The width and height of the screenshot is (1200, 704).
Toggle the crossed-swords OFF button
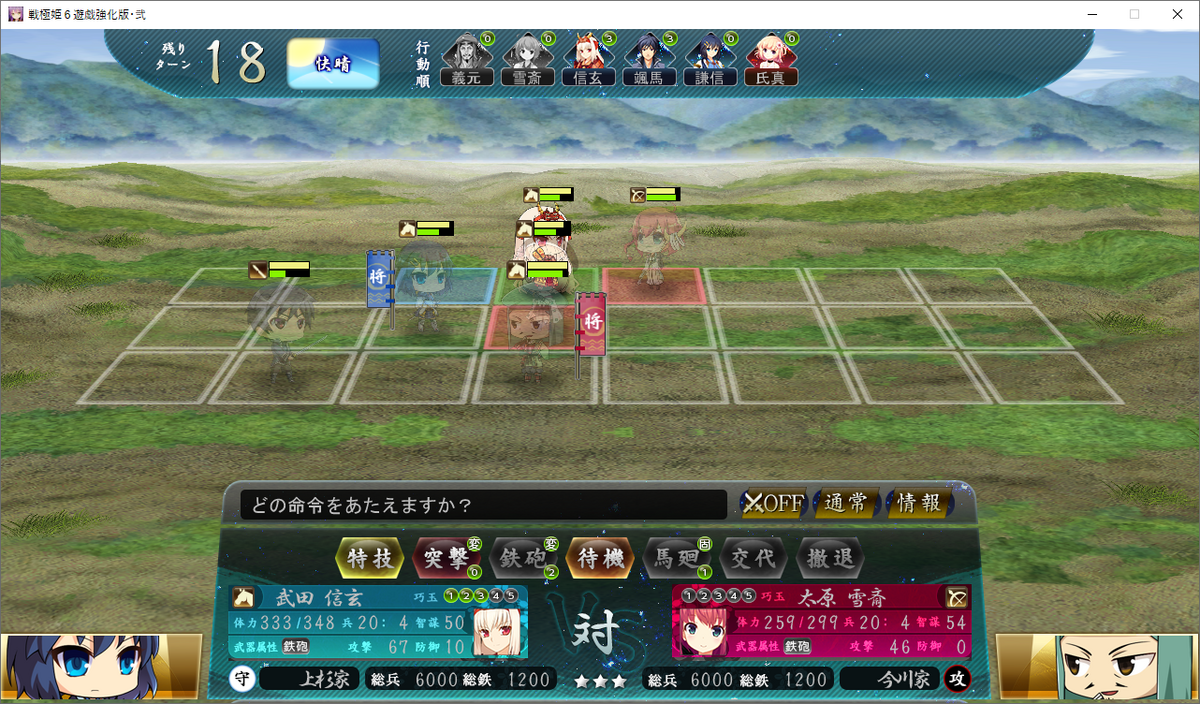(x=773, y=504)
